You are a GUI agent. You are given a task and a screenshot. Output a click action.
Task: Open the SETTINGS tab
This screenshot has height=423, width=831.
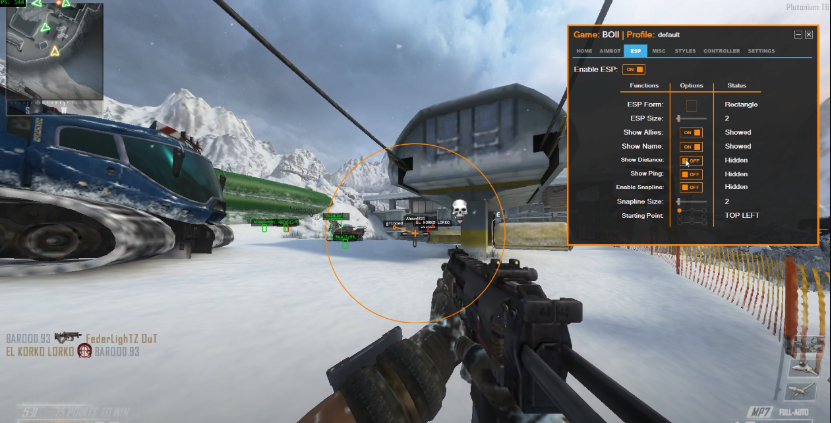tap(761, 50)
